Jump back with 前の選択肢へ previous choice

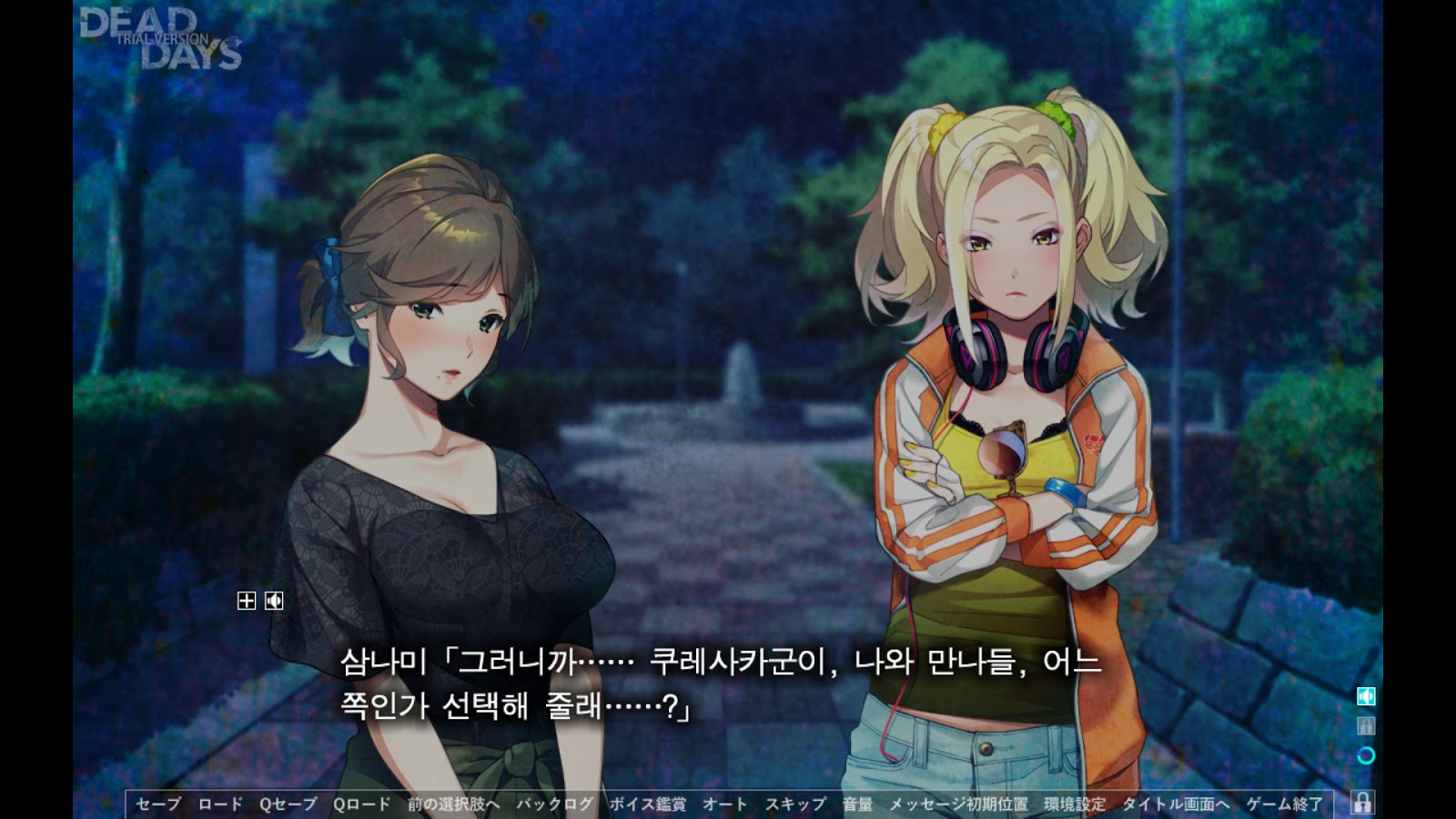coord(452,804)
